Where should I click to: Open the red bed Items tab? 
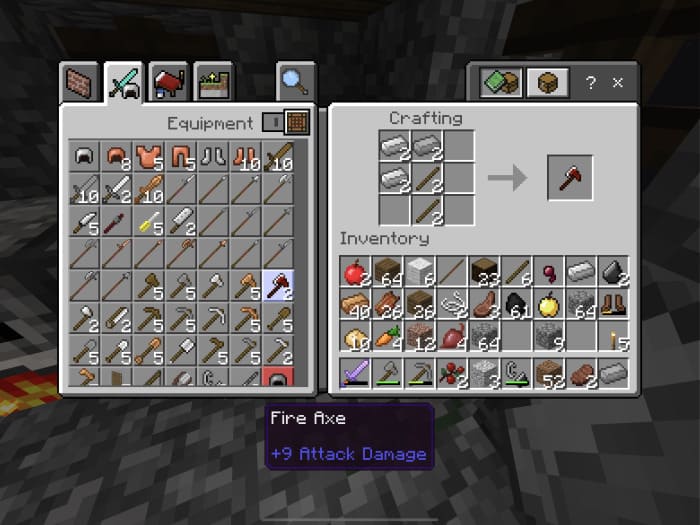[169, 83]
